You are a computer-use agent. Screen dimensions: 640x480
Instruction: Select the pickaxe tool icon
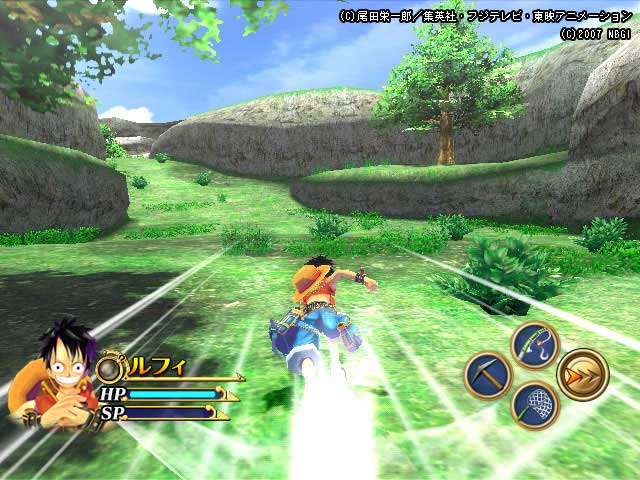(x=487, y=376)
